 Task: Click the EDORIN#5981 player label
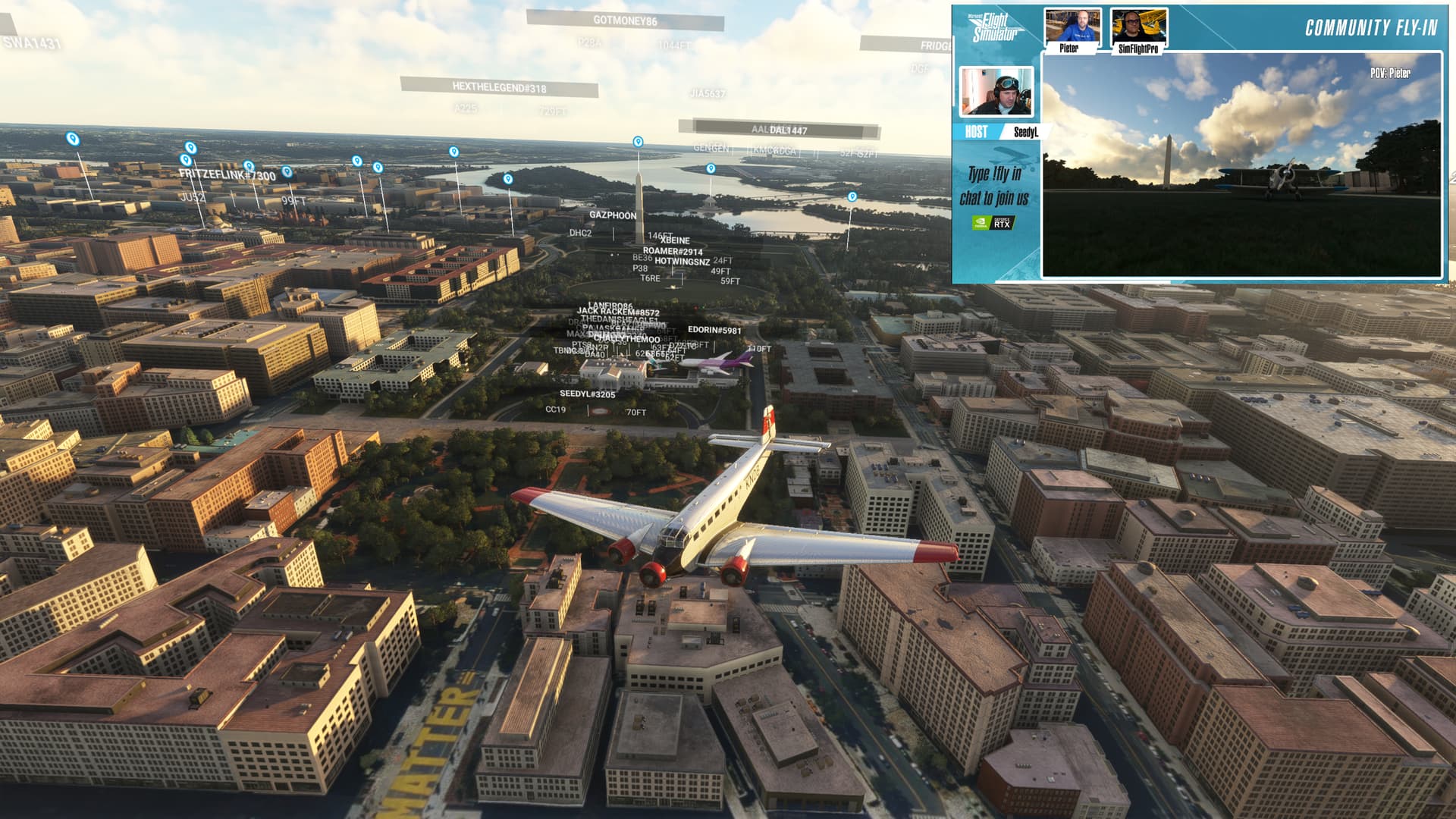714,330
